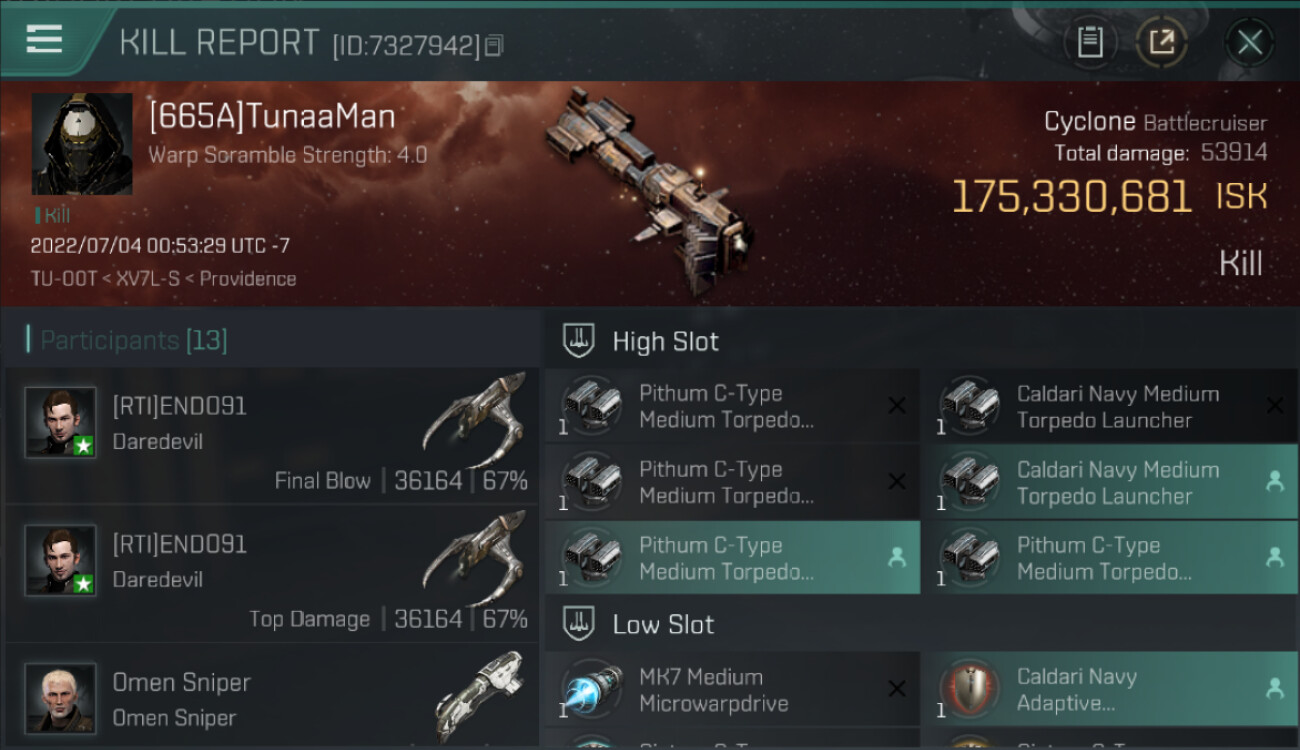Open the Omen Sniper participant row
The width and height of the screenshot is (1300, 750).
272,698
